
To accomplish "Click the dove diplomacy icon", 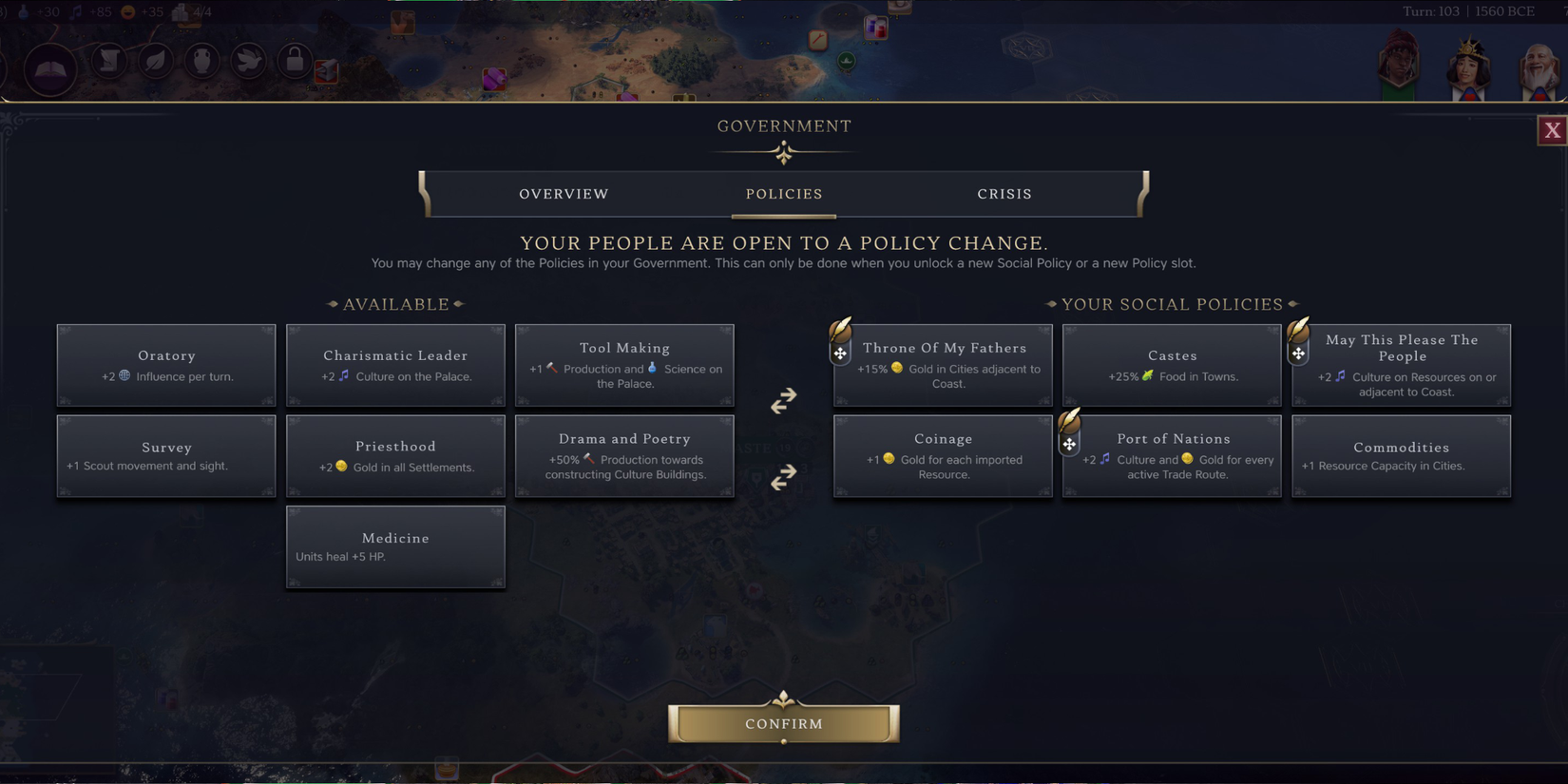I will pyautogui.click(x=248, y=60).
